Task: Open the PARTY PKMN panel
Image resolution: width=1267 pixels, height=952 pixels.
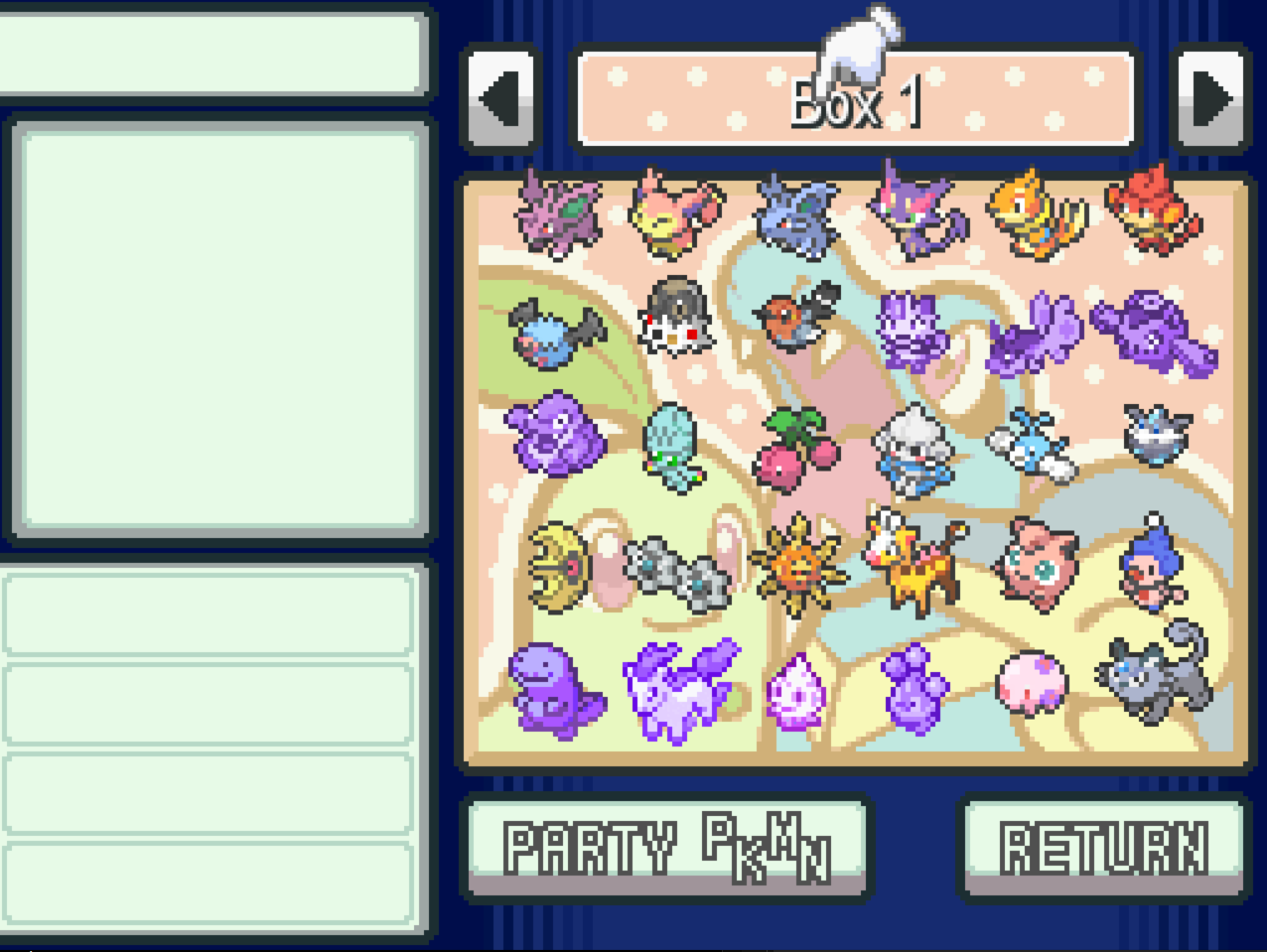Action: (x=666, y=846)
